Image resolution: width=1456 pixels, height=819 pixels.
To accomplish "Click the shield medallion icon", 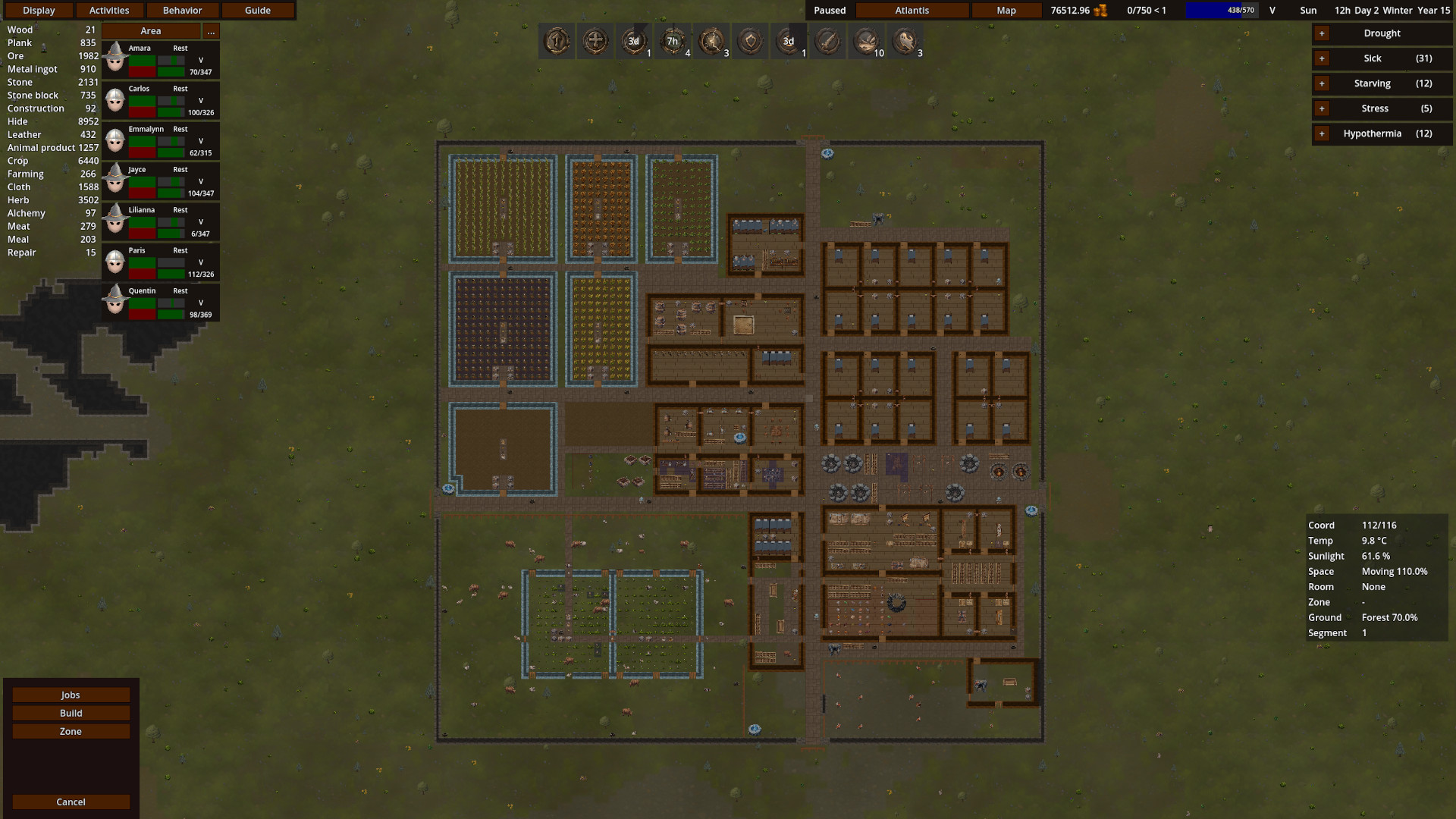I will point(749,42).
